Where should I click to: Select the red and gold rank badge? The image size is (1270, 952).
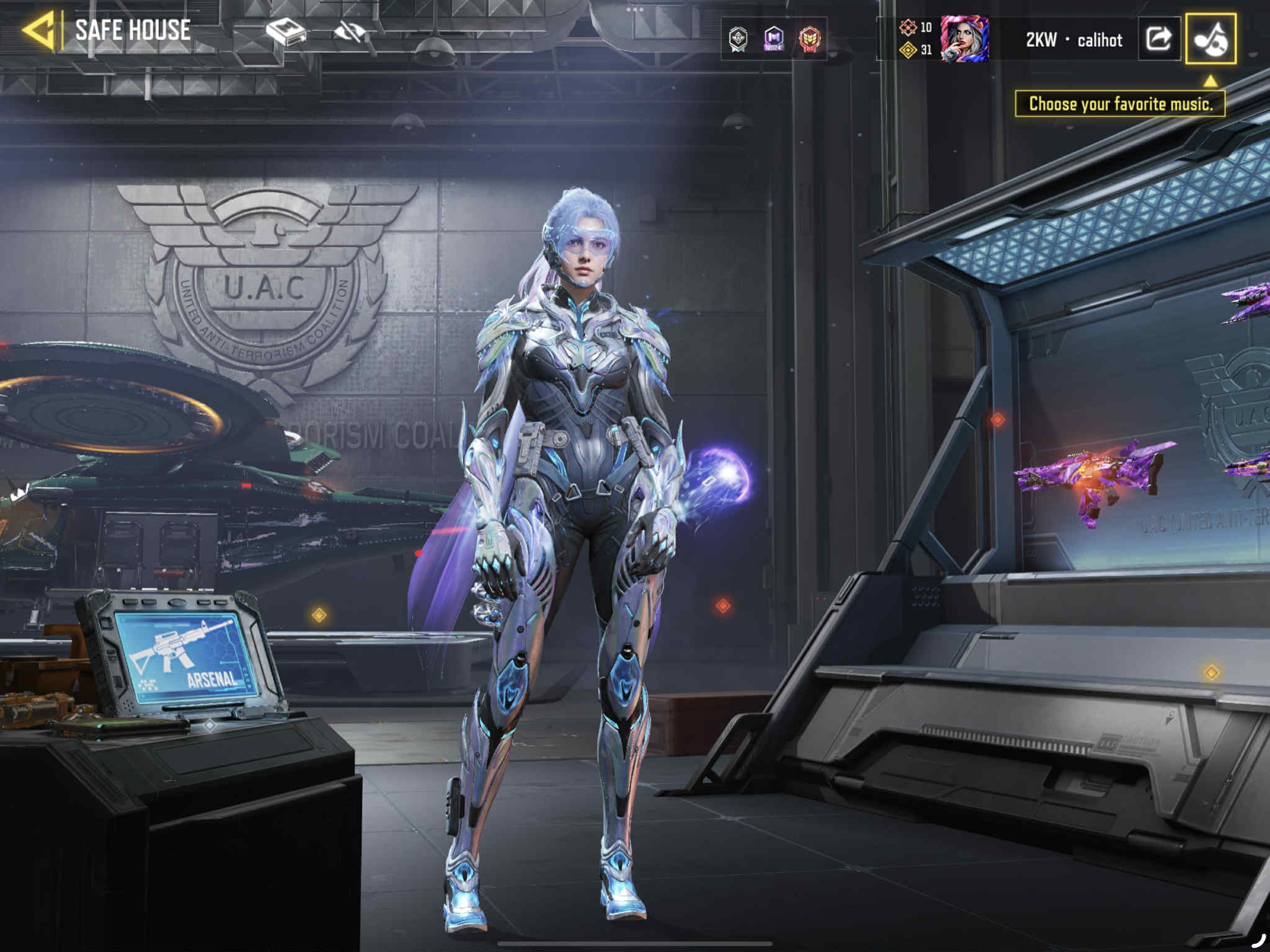[x=809, y=39]
